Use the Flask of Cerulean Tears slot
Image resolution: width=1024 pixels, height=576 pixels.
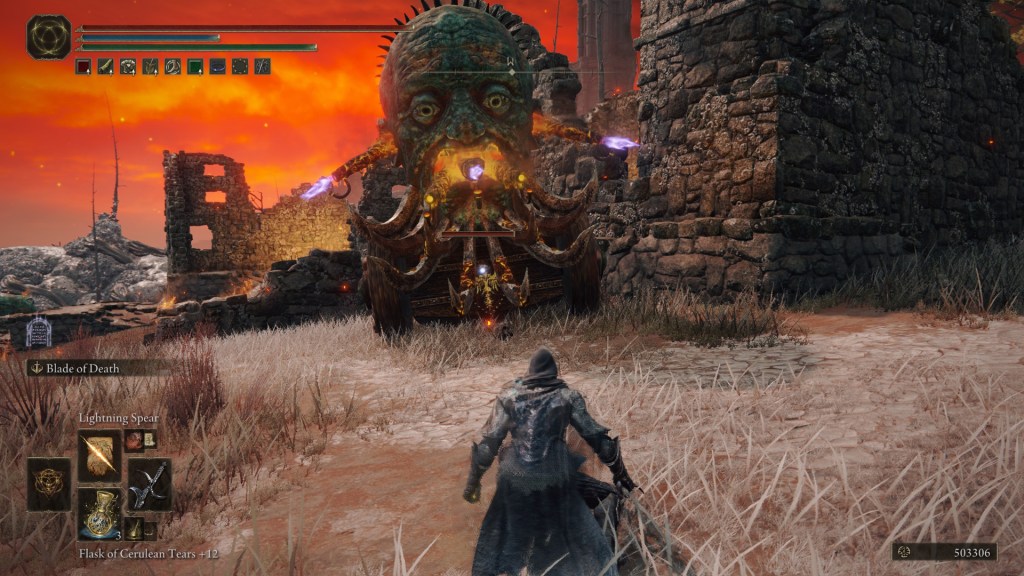(99, 514)
